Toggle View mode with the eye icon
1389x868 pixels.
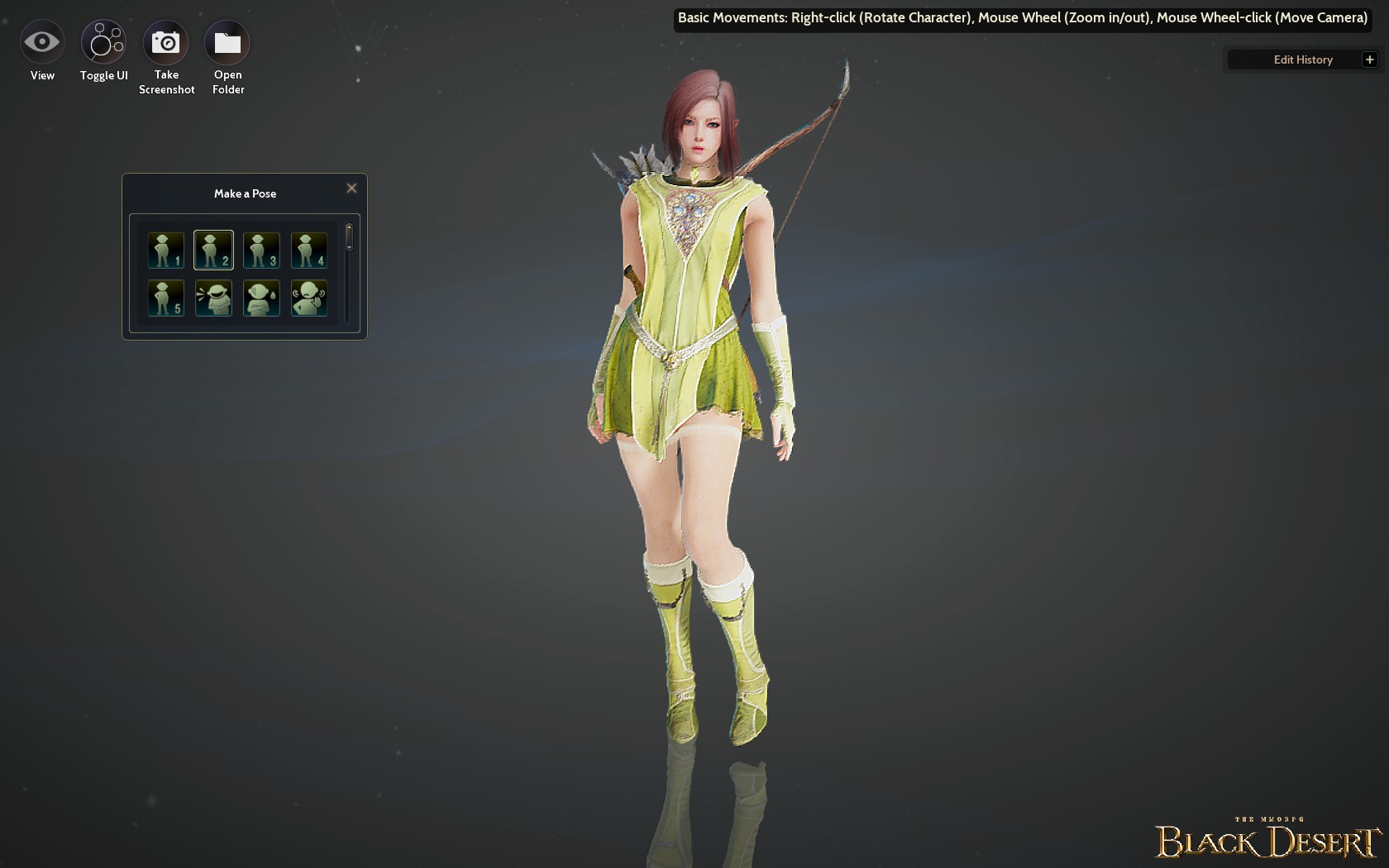coord(41,41)
